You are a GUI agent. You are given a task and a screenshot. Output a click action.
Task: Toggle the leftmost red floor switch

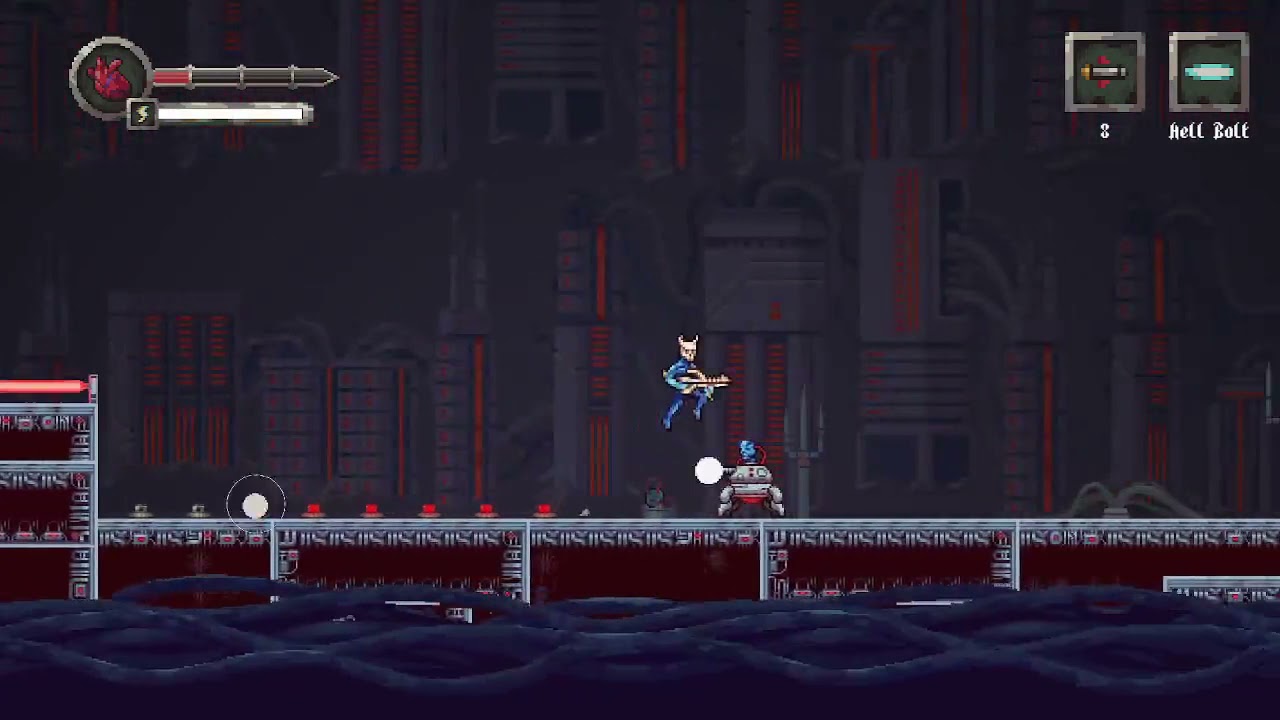(x=313, y=510)
